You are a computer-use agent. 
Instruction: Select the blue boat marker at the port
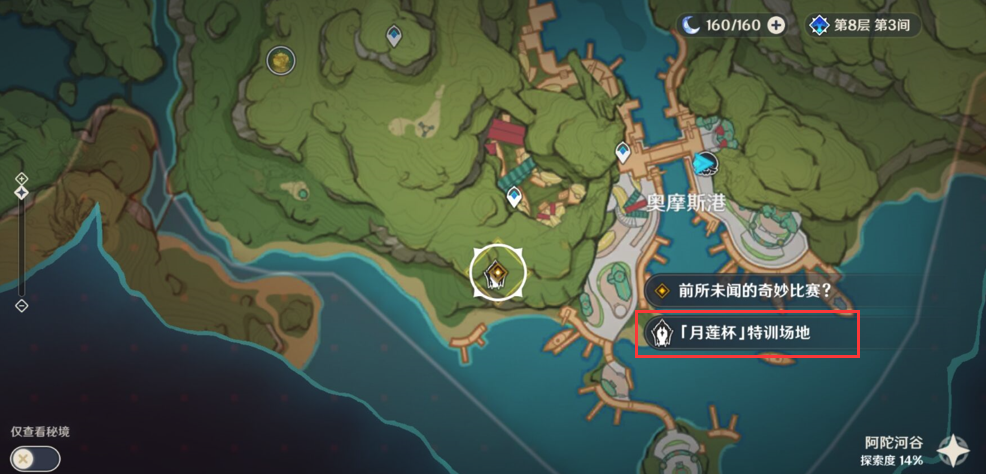pyautogui.click(x=706, y=163)
